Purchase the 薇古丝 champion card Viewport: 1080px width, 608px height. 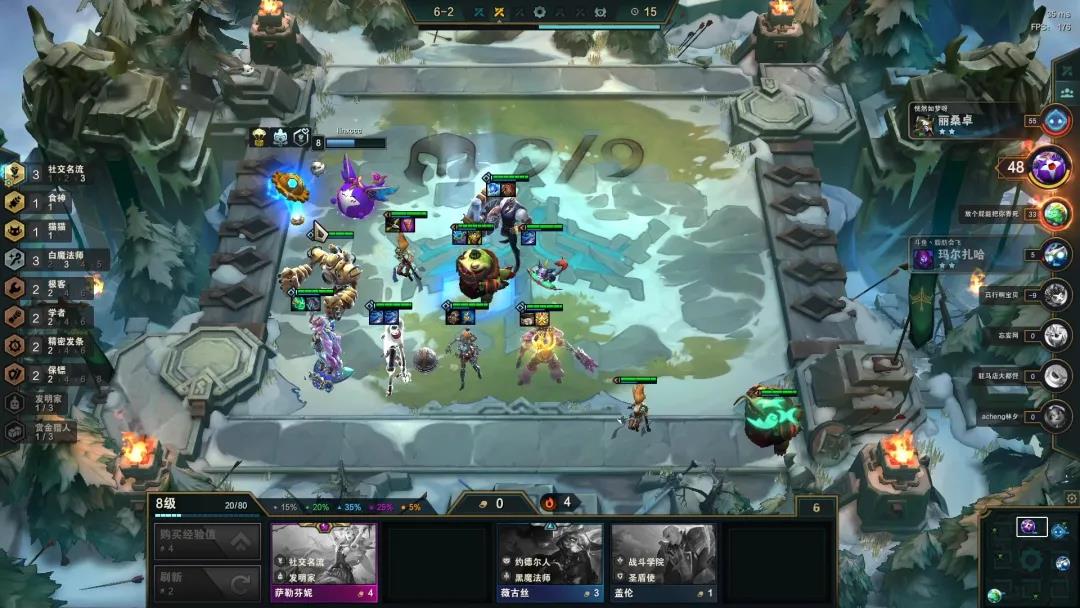(550, 560)
